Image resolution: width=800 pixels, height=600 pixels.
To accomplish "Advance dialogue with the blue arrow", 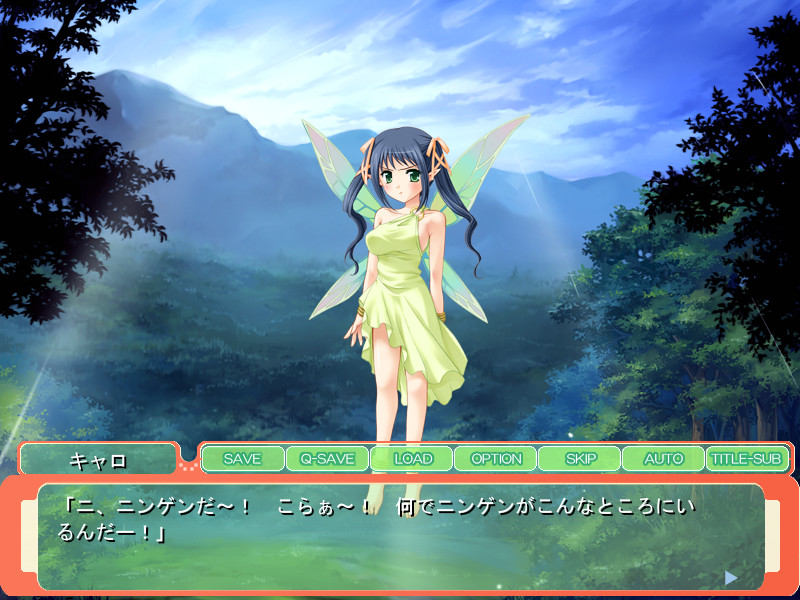I will click(731, 577).
